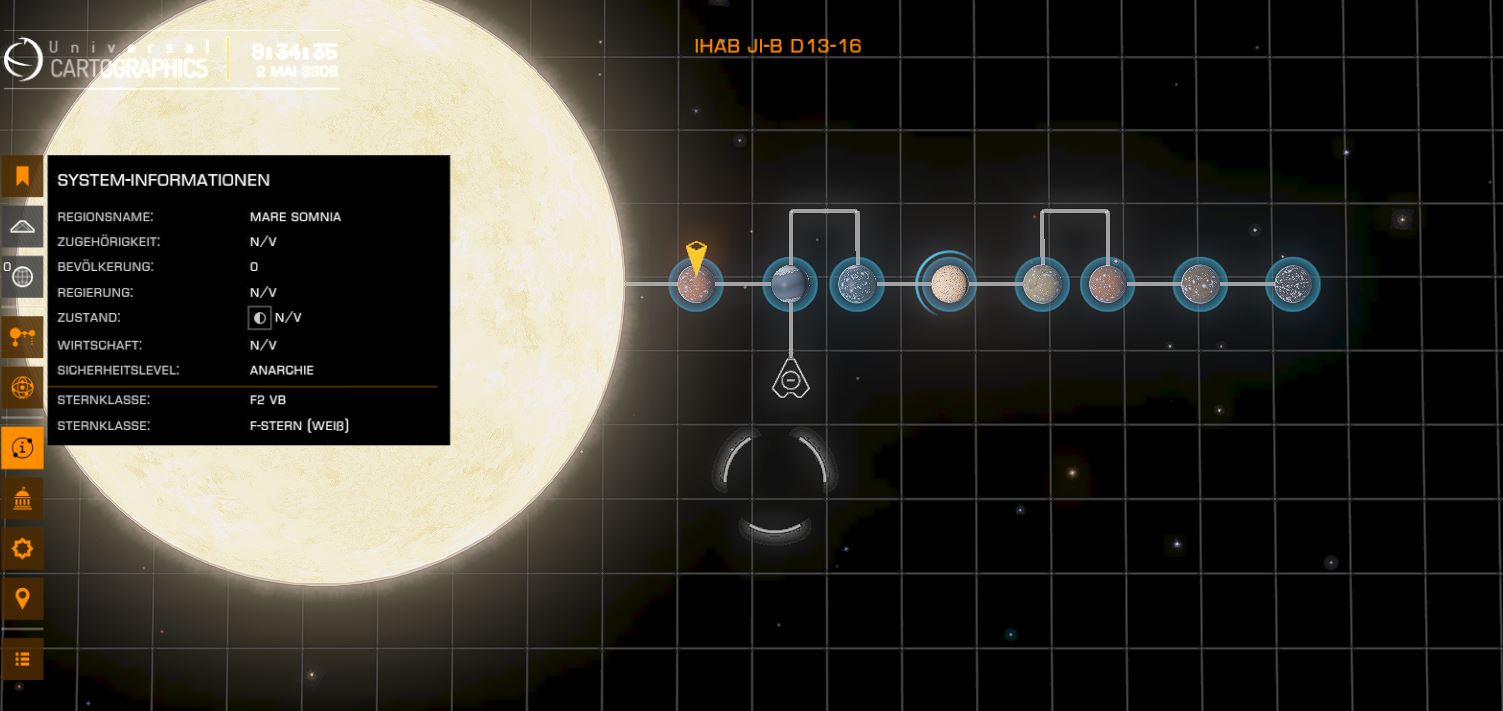Open the connected-dots system tree icon
1503x711 pixels.
pyautogui.click(x=22, y=337)
